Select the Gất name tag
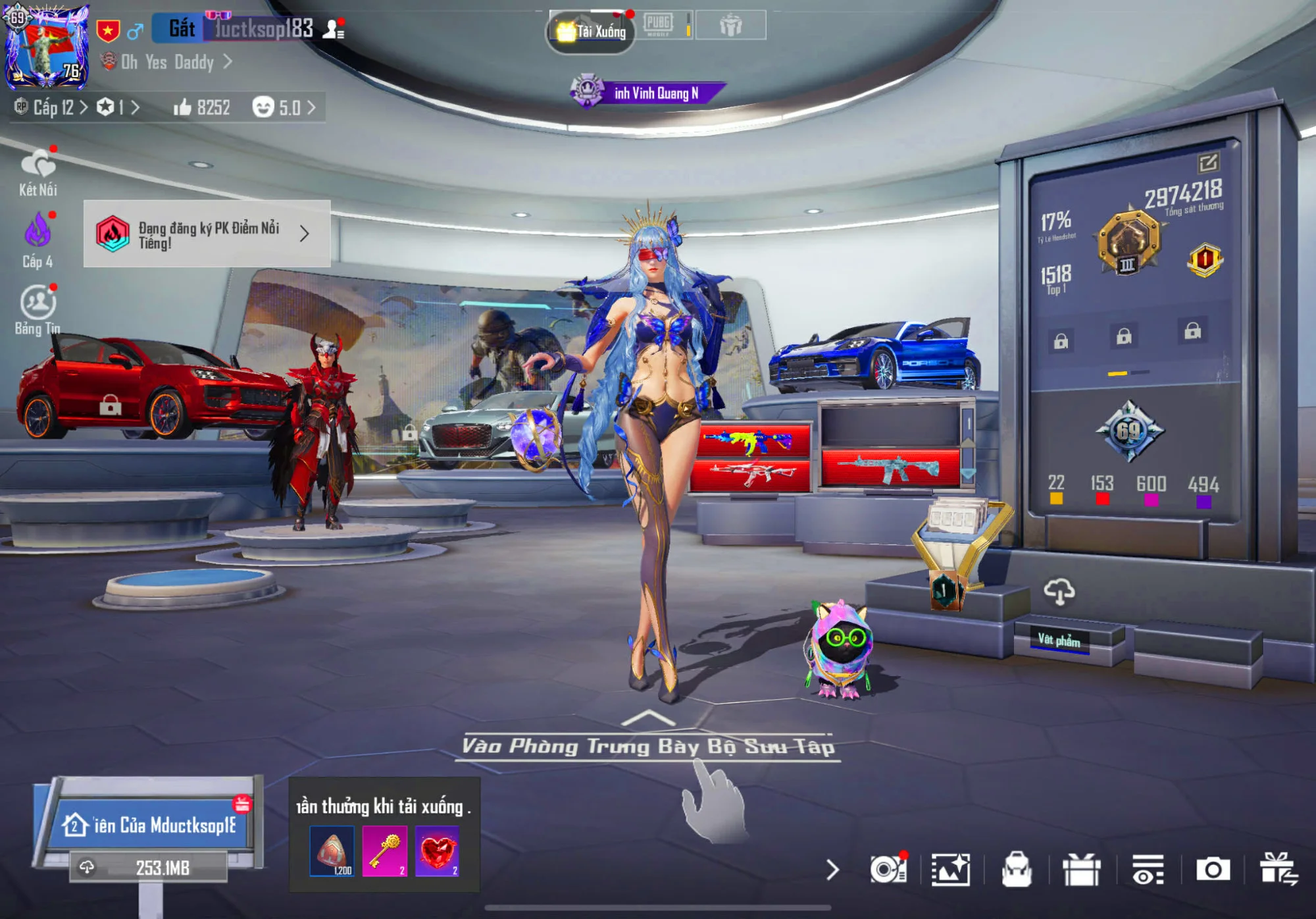Screen dimensions: 1316x919 click(183, 26)
